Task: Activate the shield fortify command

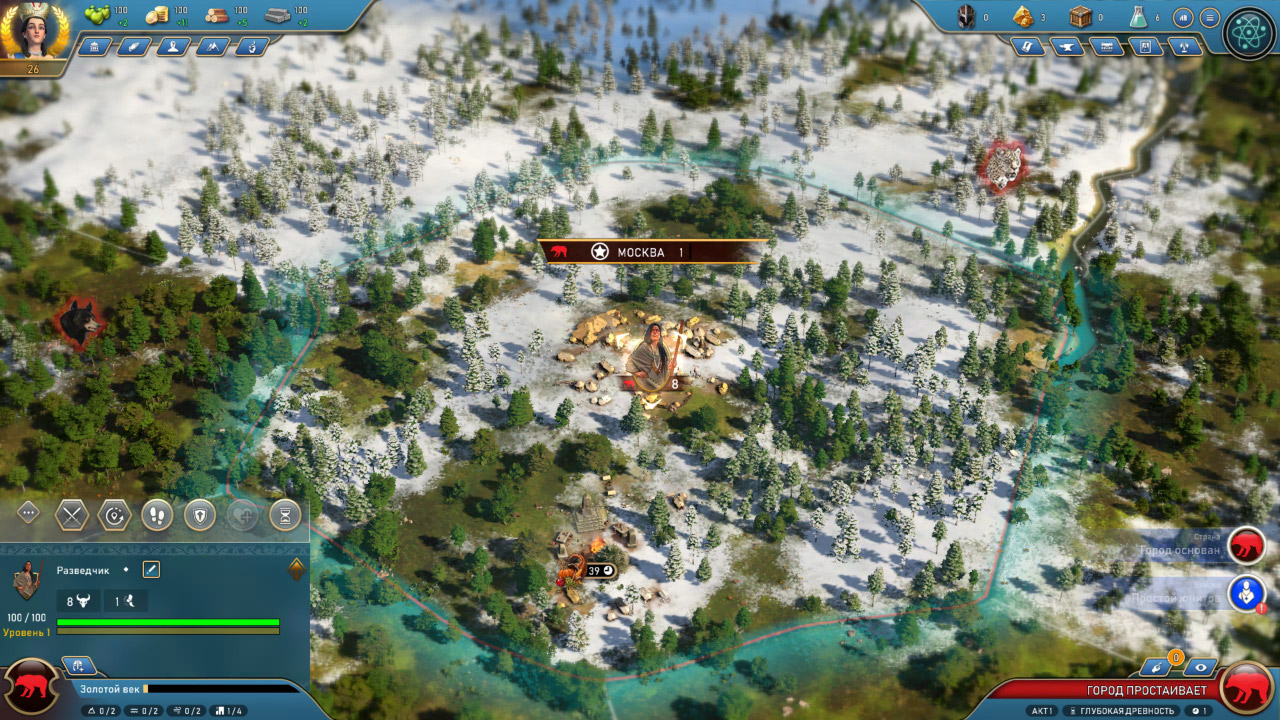Action: coord(200,514)
